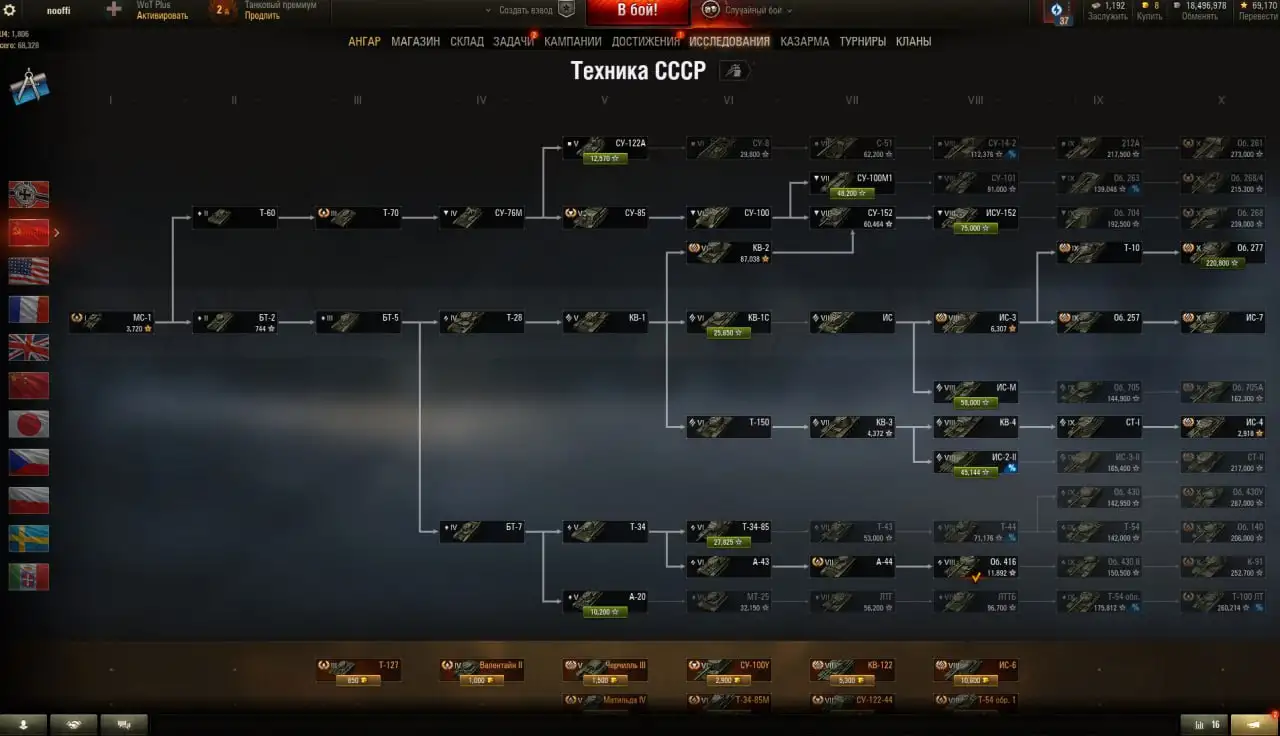Open the МАГАЗИН tab
The image size is (1280, 736).
(415, 41)
